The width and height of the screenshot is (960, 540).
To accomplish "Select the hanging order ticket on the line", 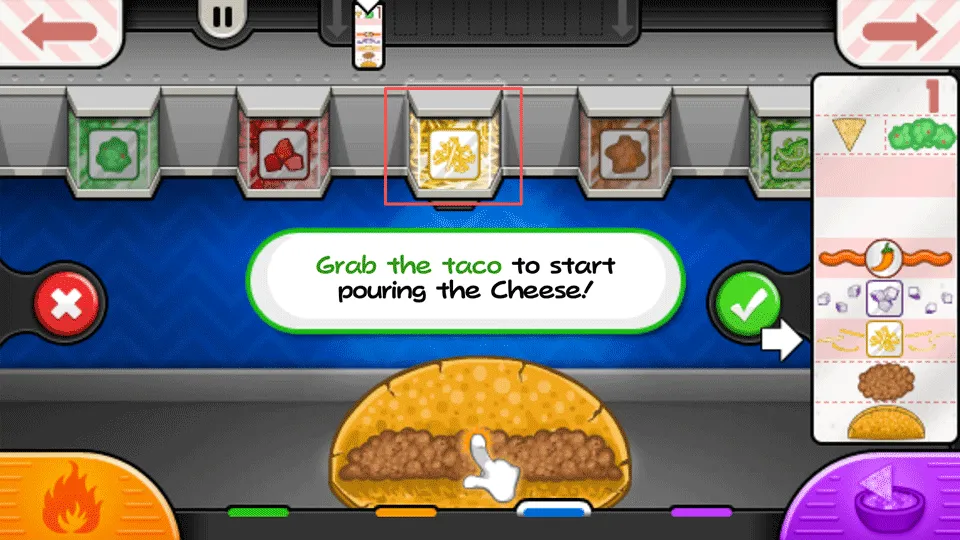I will pyautogui.click(x=369, y=40).
